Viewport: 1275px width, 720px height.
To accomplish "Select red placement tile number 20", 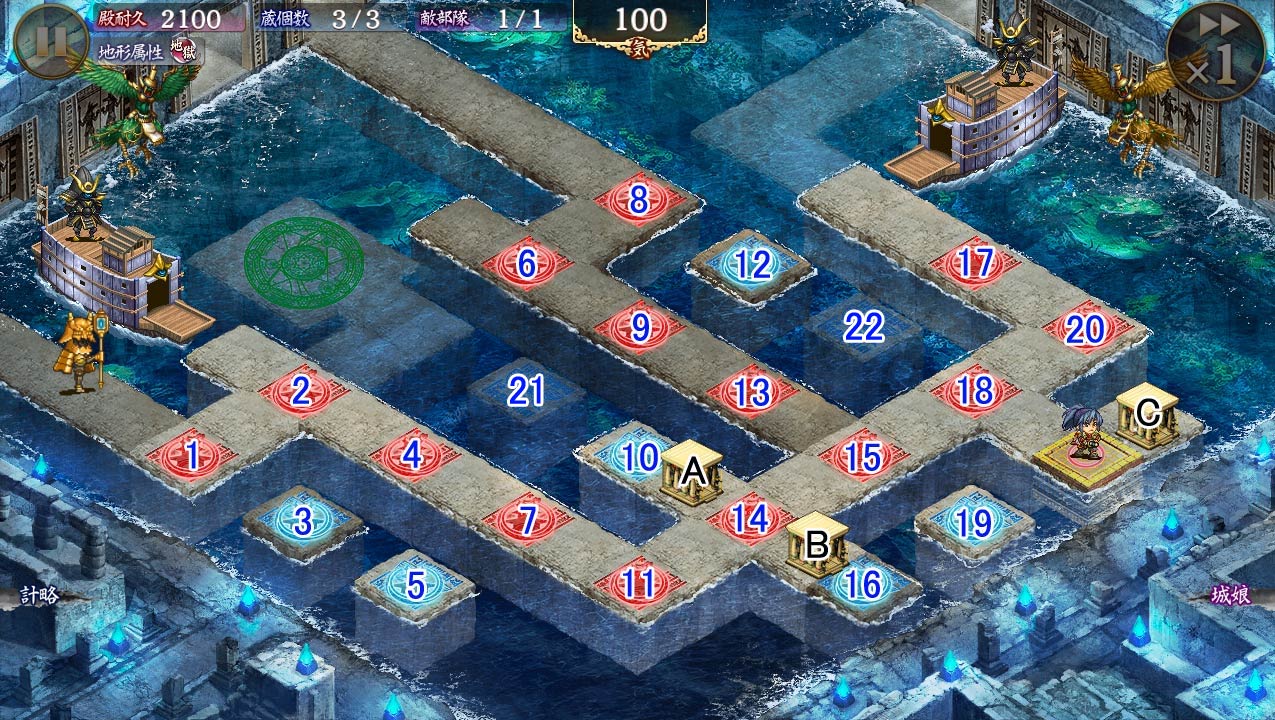I will 1086,329.
